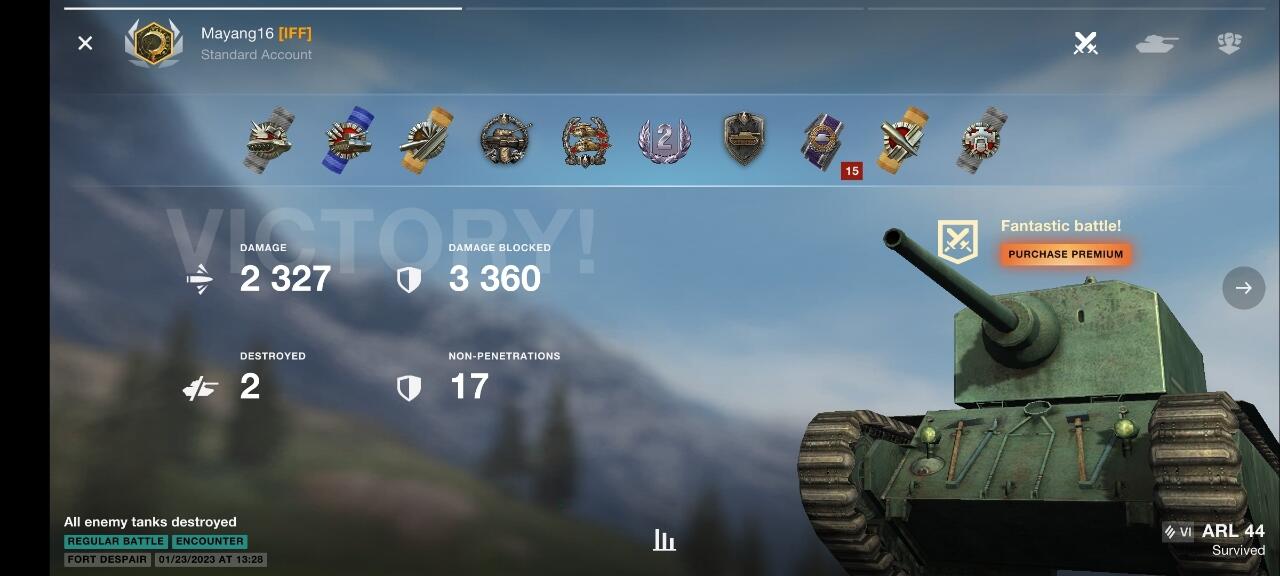Open the team helmets tab
The image size is (1280, 576).
1229,43
